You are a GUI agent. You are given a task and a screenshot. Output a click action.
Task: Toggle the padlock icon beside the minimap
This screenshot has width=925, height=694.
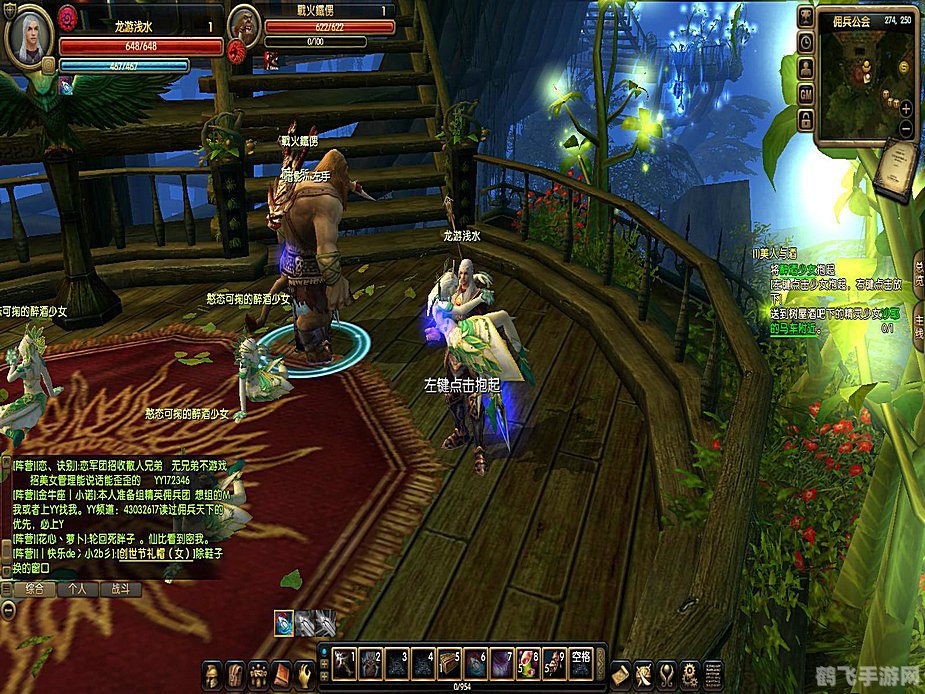[x=805, y=119]
